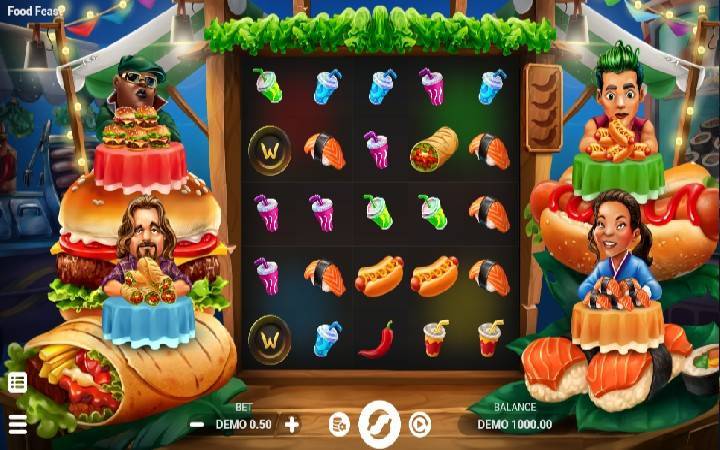Increase the bet with the plus button
Image resolution: width=720 pixels, height=450 pixels.
[292, 424]
